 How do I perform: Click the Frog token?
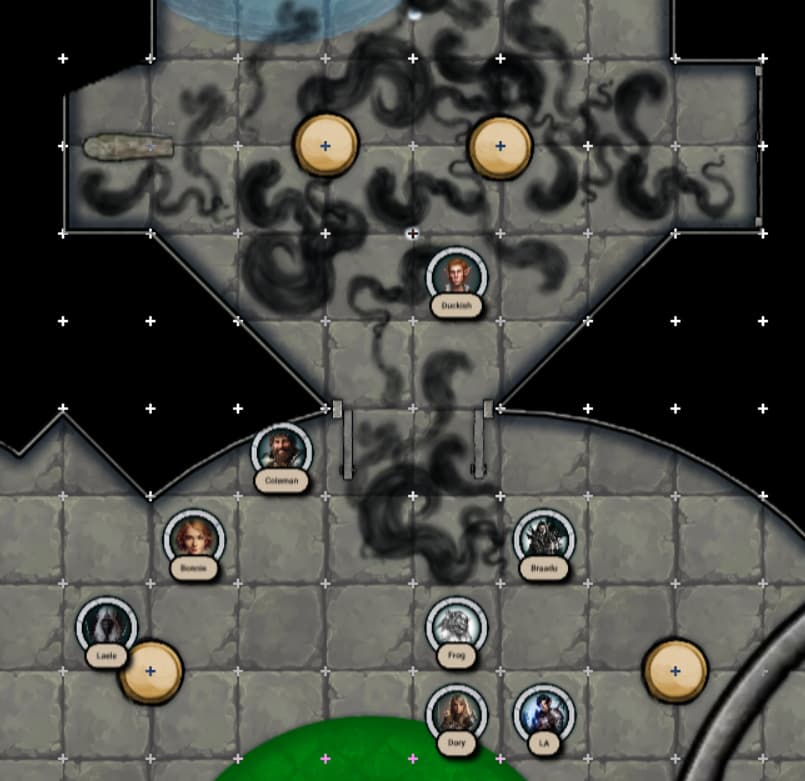[457, 626]
